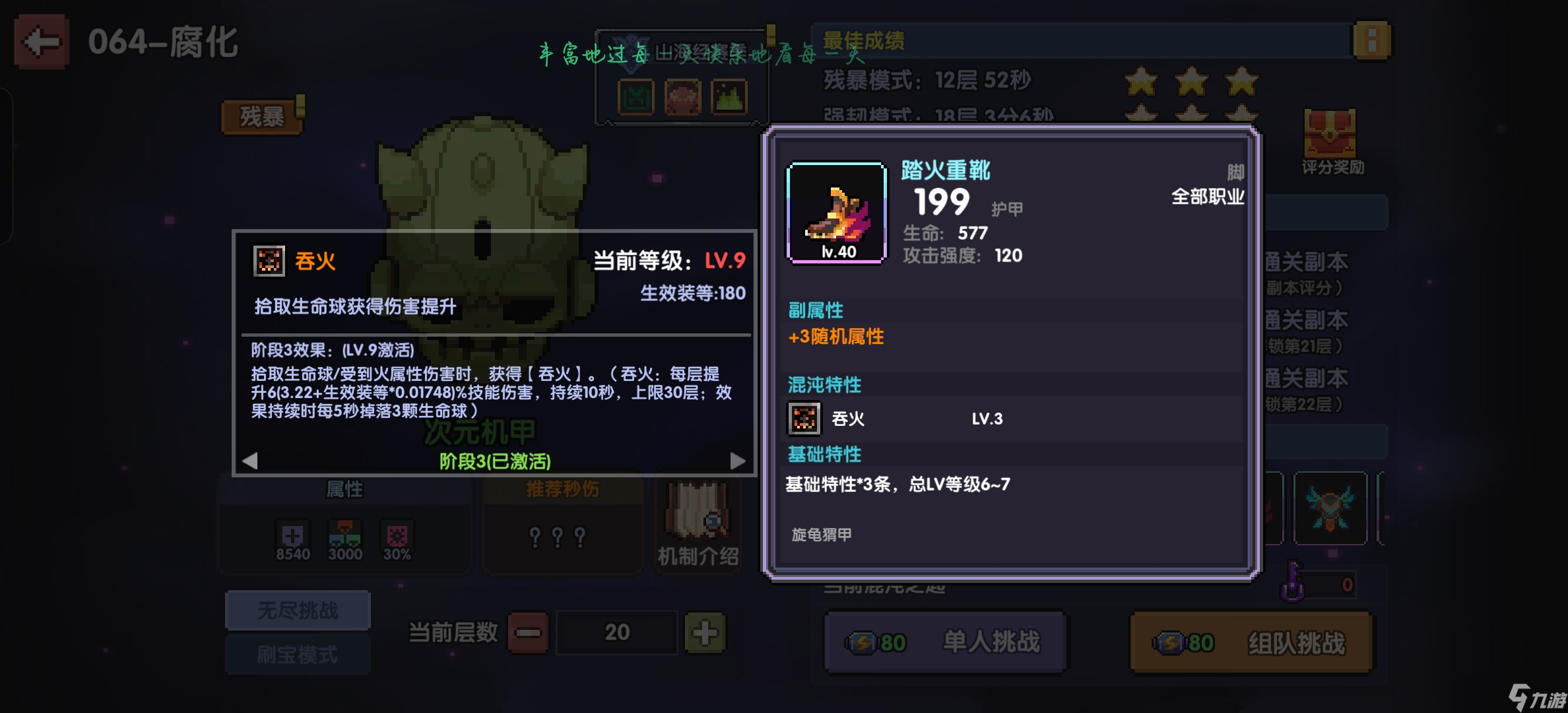The image size is (1568, 713).
Task: Click the floor number field showing 20
Action: pyautogui.click(x=617, y=632)
